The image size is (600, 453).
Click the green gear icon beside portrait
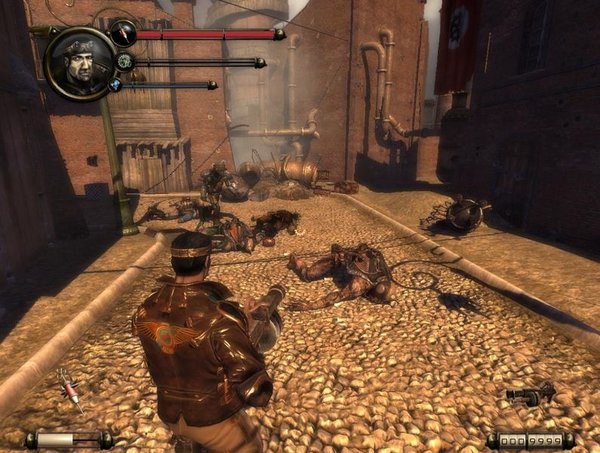pos(124,62)
